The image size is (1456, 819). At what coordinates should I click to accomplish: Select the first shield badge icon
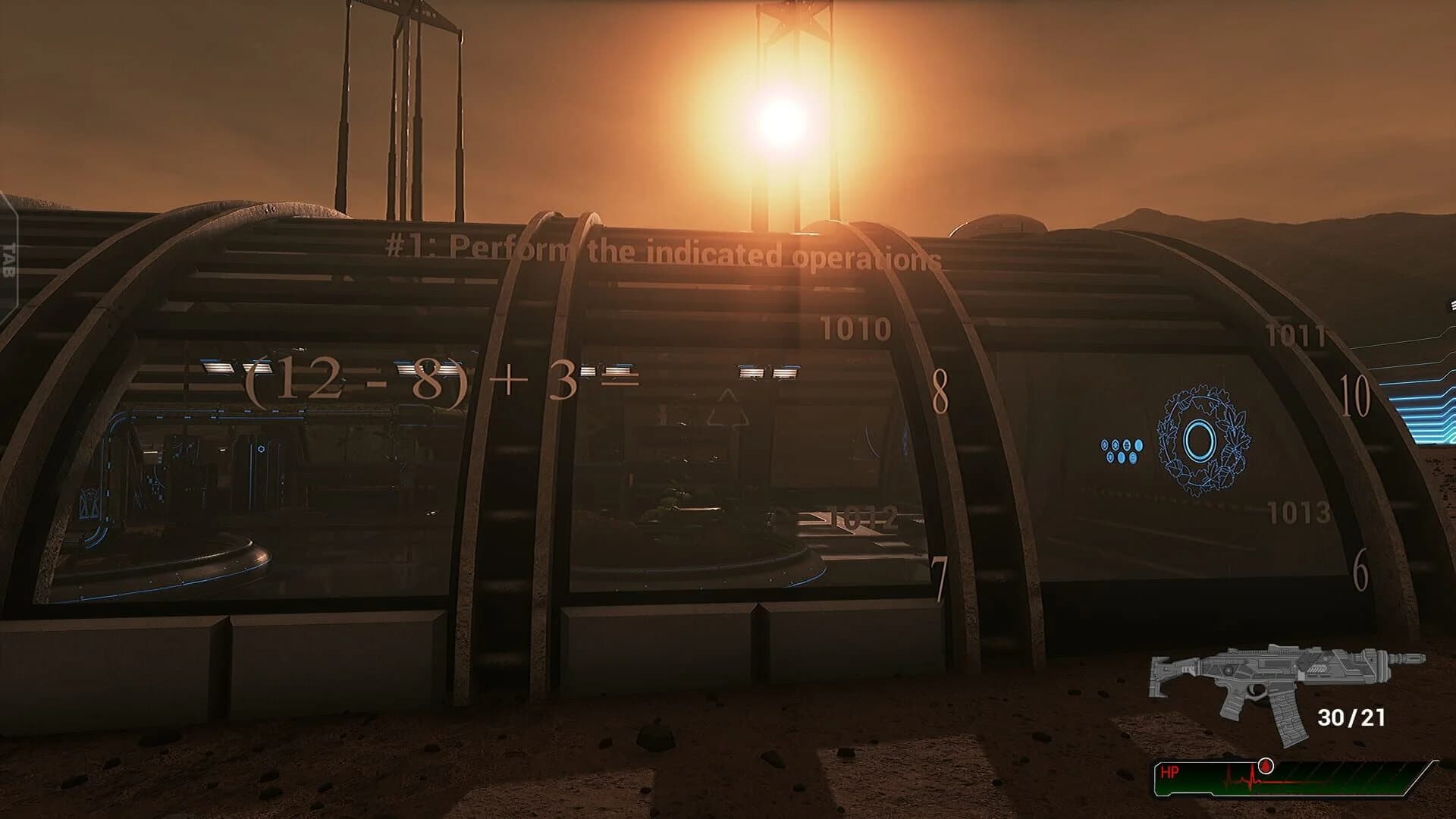click(1104, 444)
